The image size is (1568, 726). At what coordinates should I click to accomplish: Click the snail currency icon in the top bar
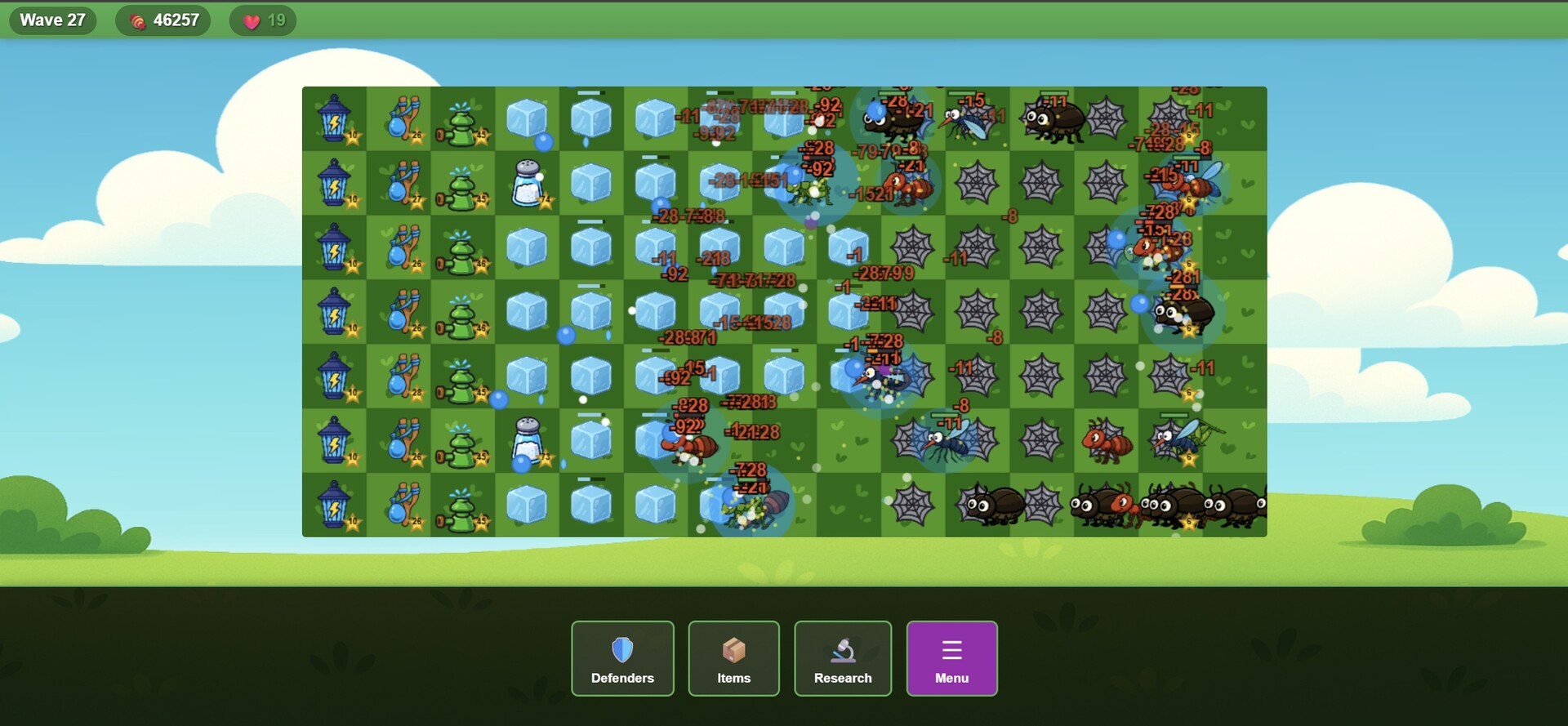tap(136, 20)
